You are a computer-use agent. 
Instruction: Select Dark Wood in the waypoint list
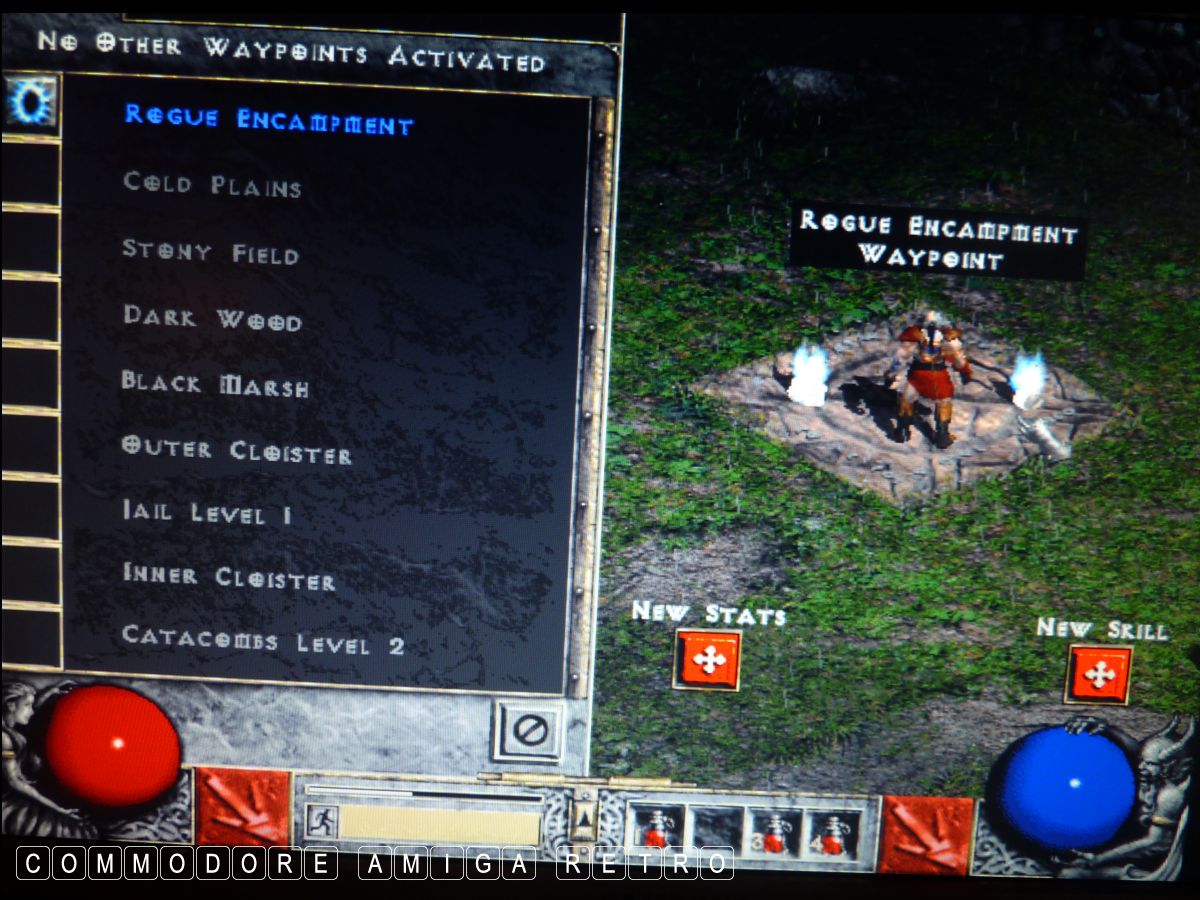pos(212,318)
